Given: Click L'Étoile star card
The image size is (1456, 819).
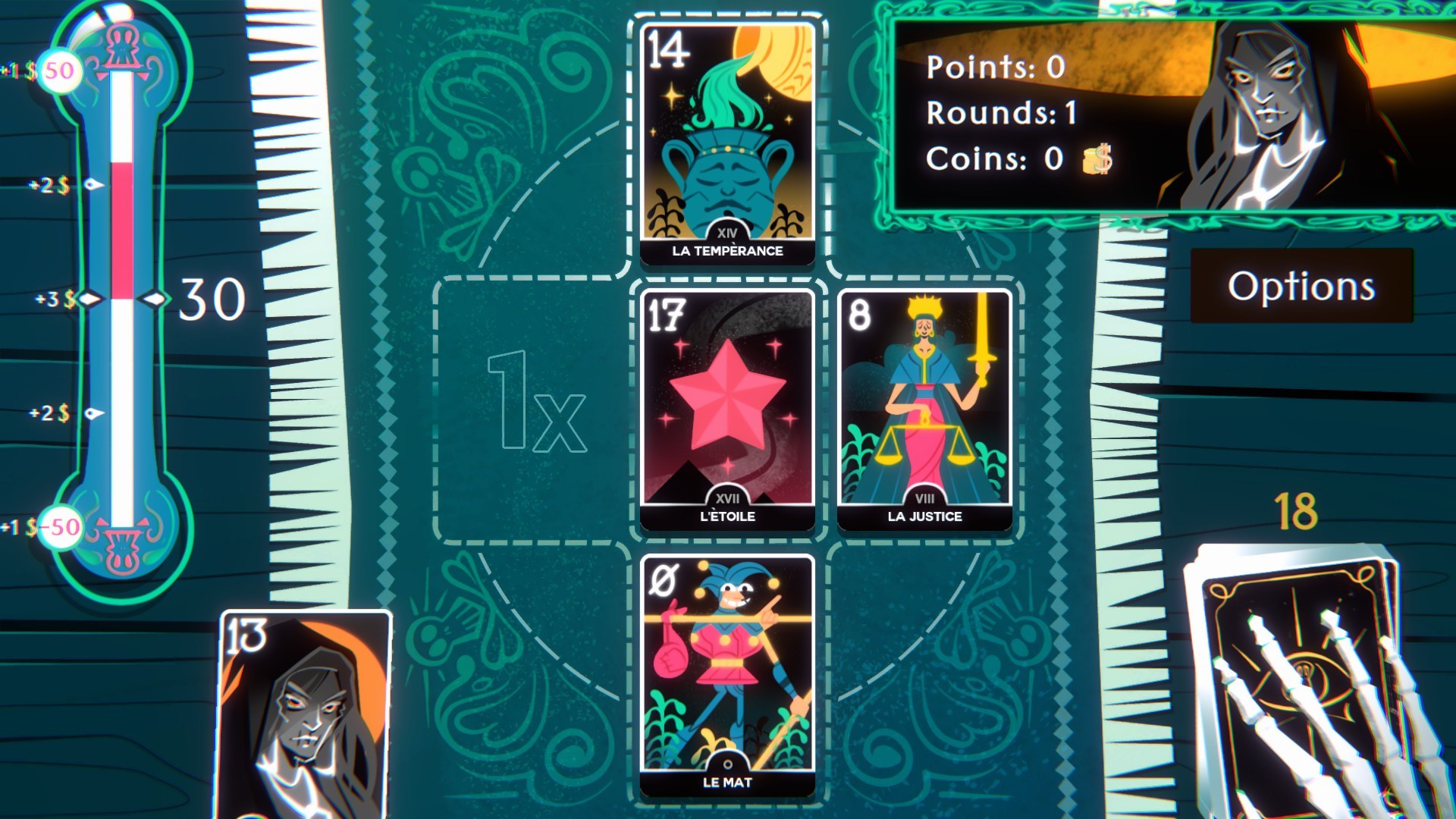Looking at the screenshot, I should coord(726,406).
